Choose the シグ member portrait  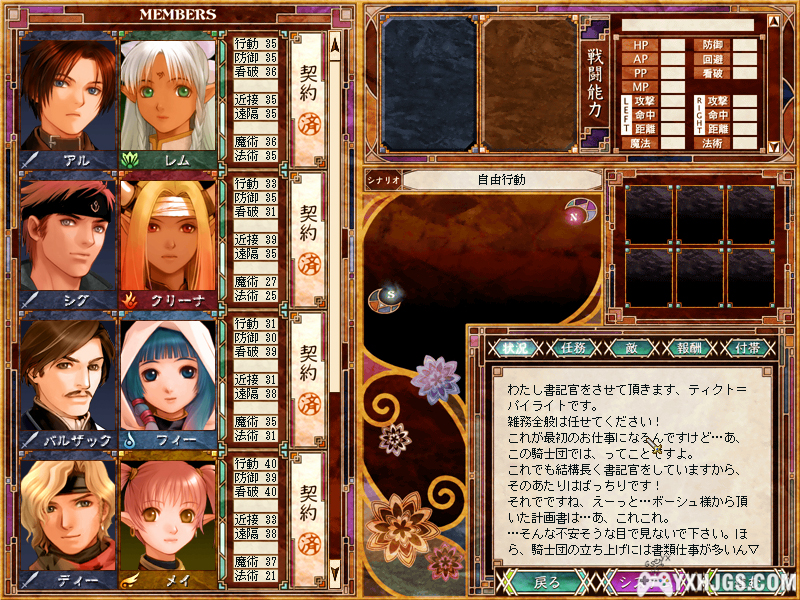[x=68, y=238]
